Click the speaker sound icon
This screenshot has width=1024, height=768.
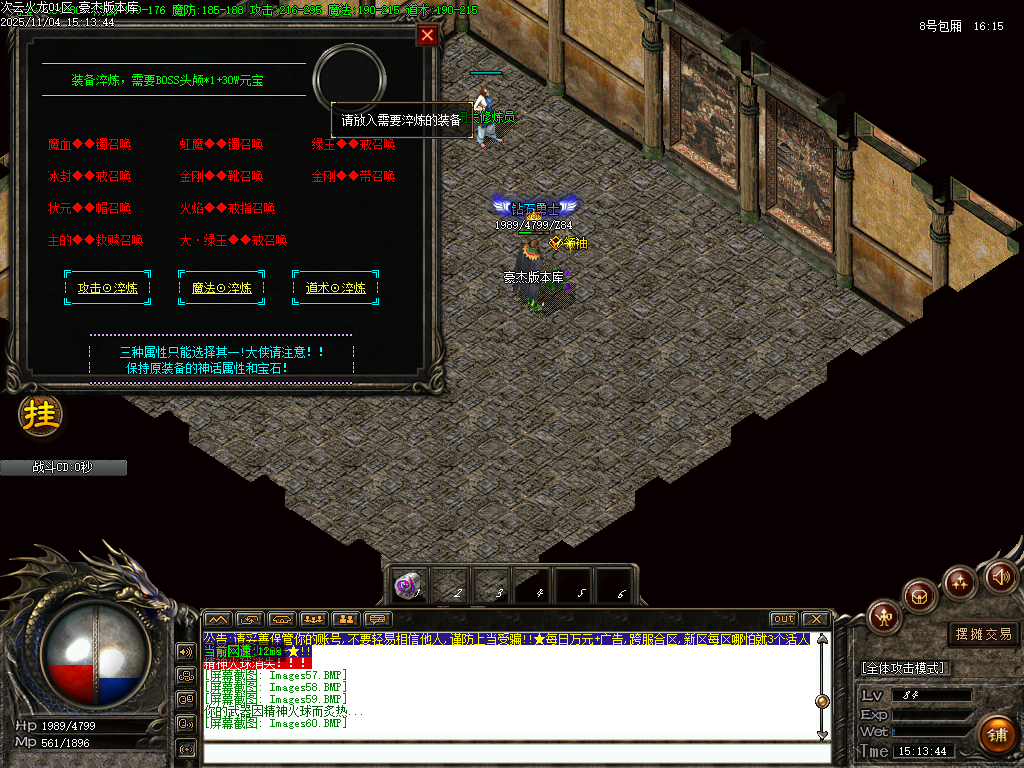tap(1001, 576)
